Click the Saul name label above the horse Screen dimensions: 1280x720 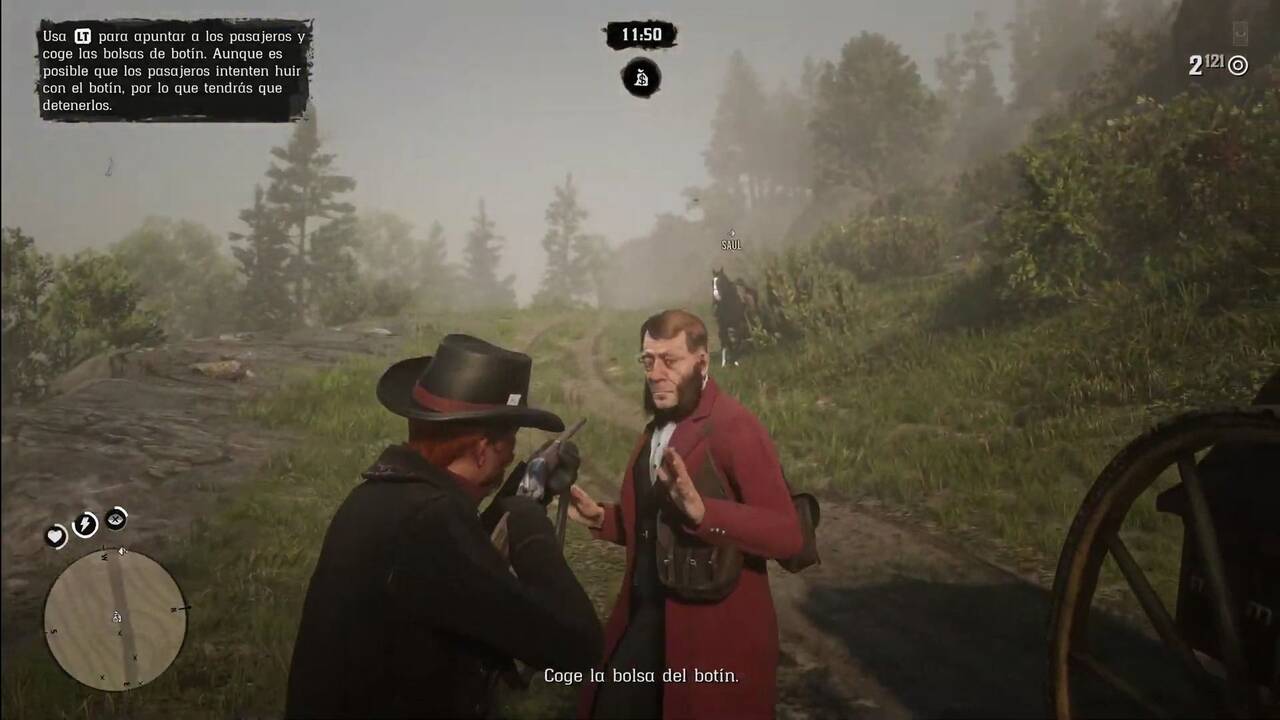point(732,243)
